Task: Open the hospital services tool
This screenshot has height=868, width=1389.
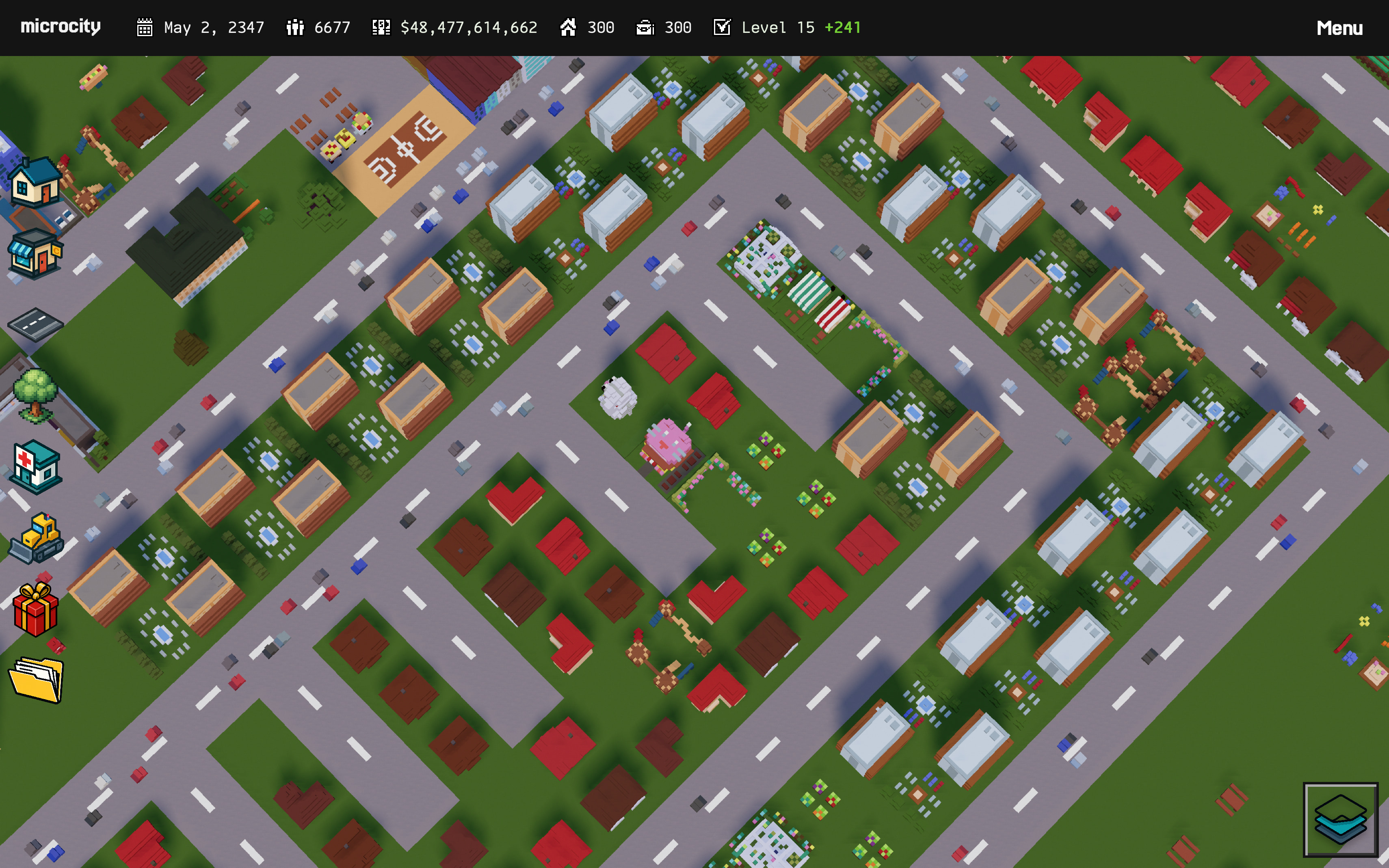Action: 36,466
